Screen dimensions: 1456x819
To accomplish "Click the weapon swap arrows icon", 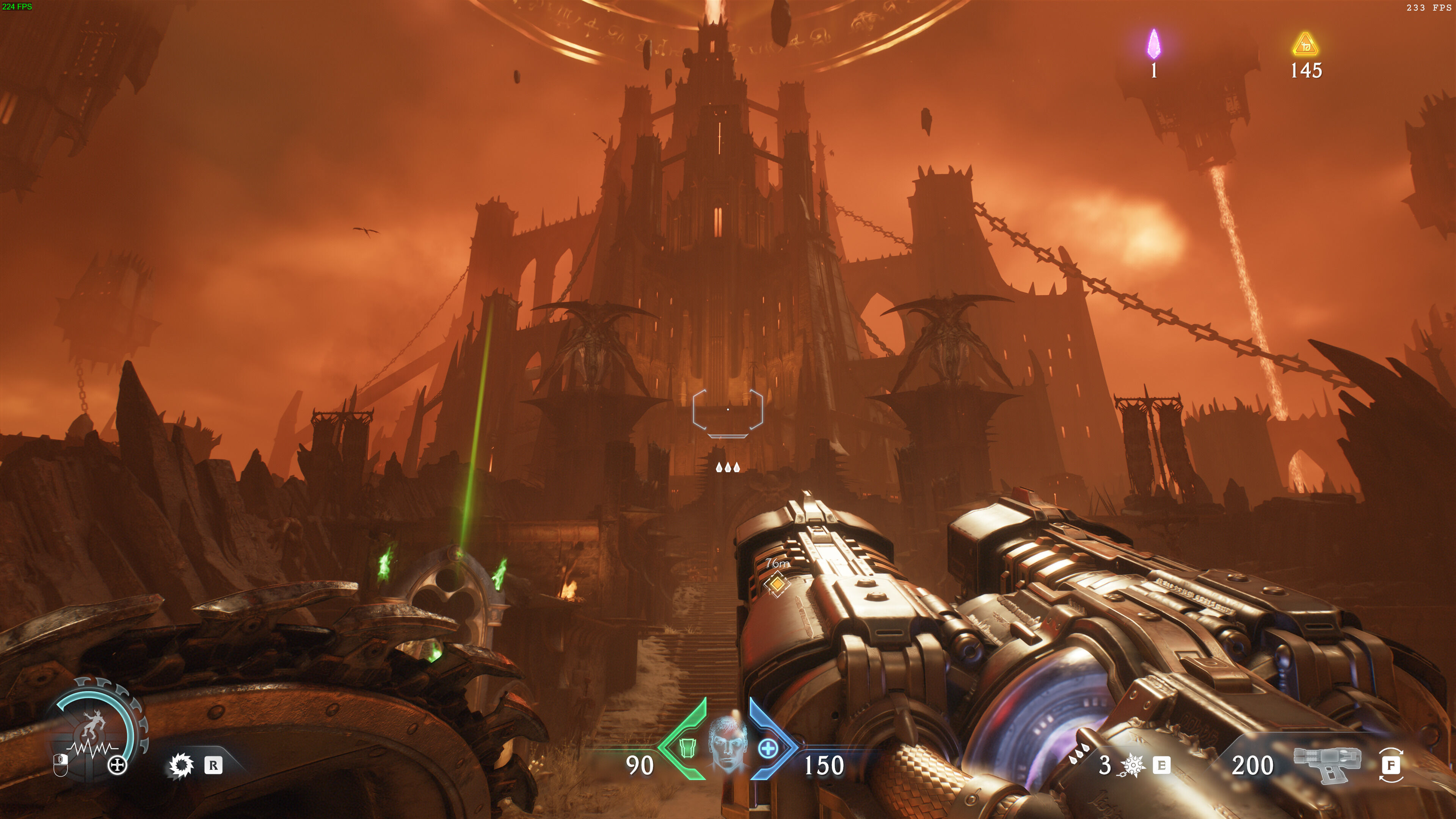I will click(1391, 765).
